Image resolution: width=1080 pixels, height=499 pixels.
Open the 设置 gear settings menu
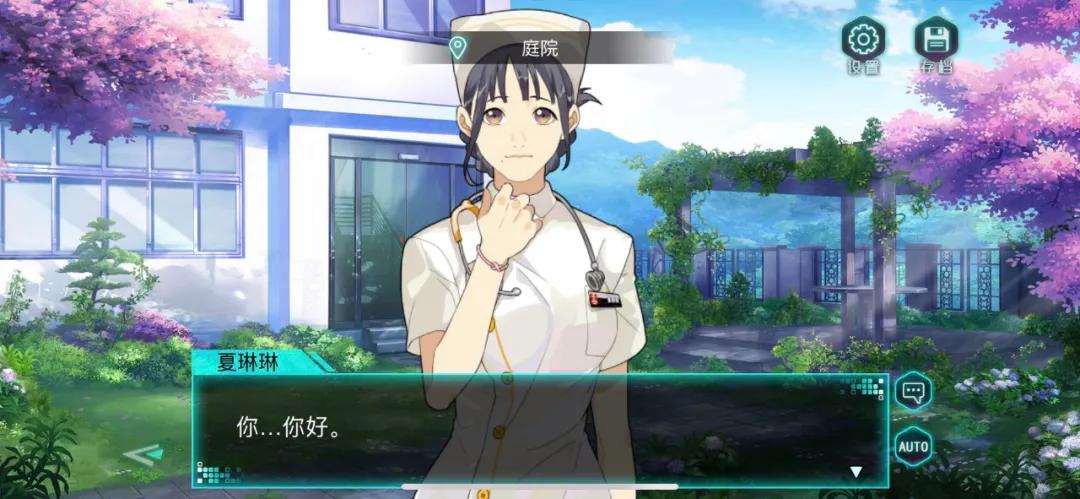(x=862, y=40)
